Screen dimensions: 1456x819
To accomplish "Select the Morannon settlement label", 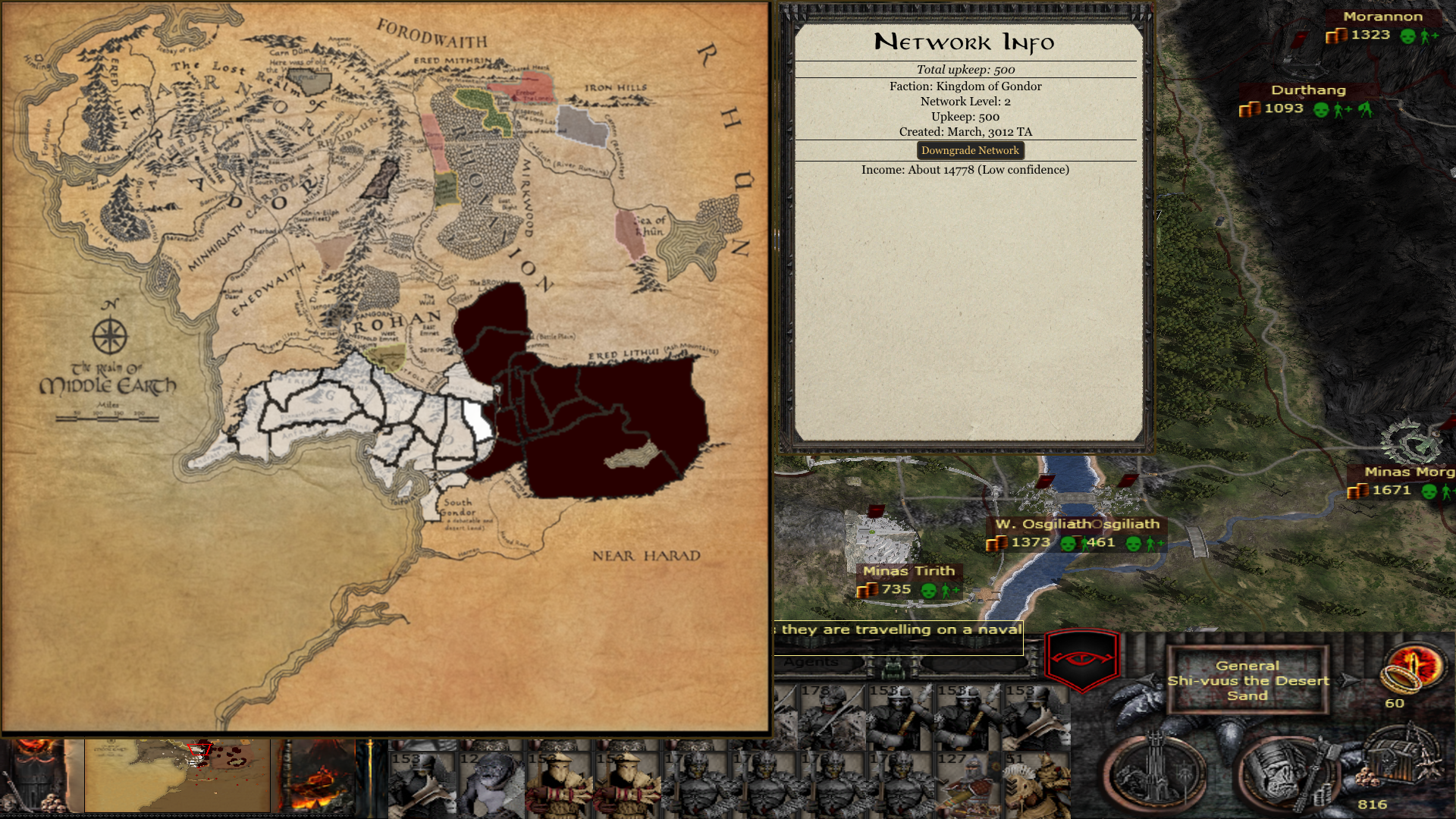I will coord(1382,17).
